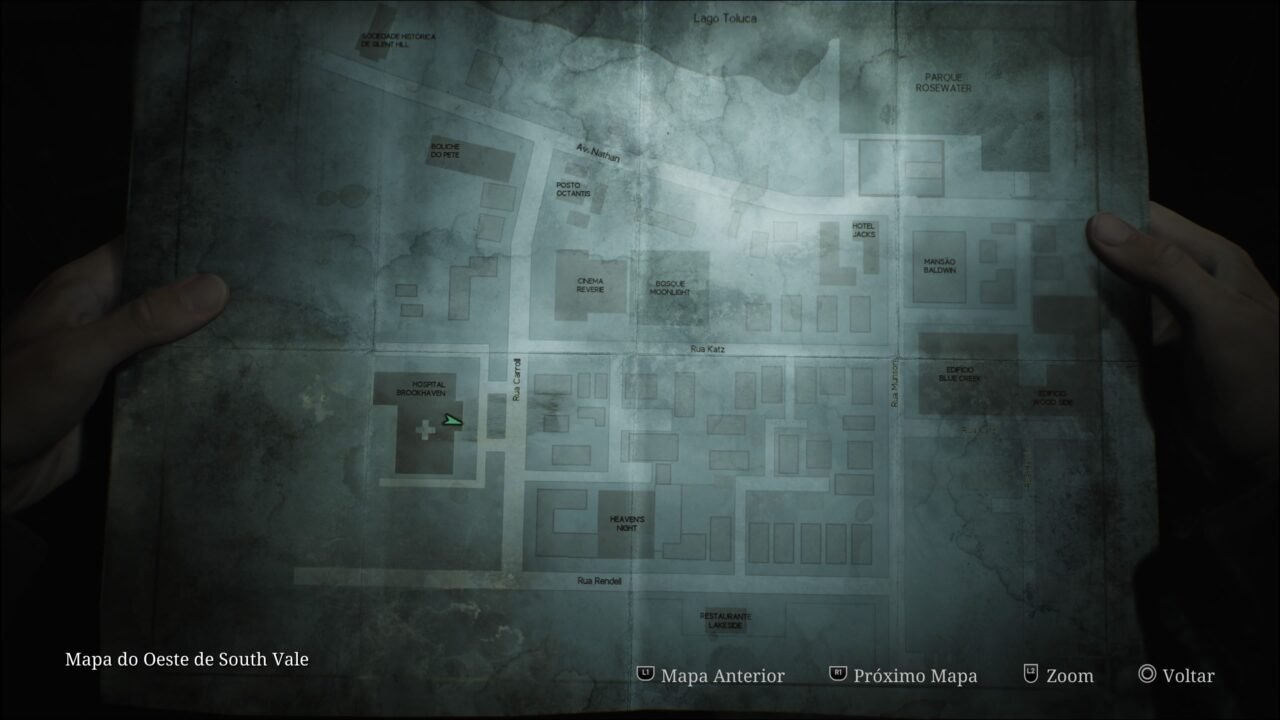Click the green player position arrow marker
The image size is (1280, 720).
pyautogui.click(x=452, y=421)
